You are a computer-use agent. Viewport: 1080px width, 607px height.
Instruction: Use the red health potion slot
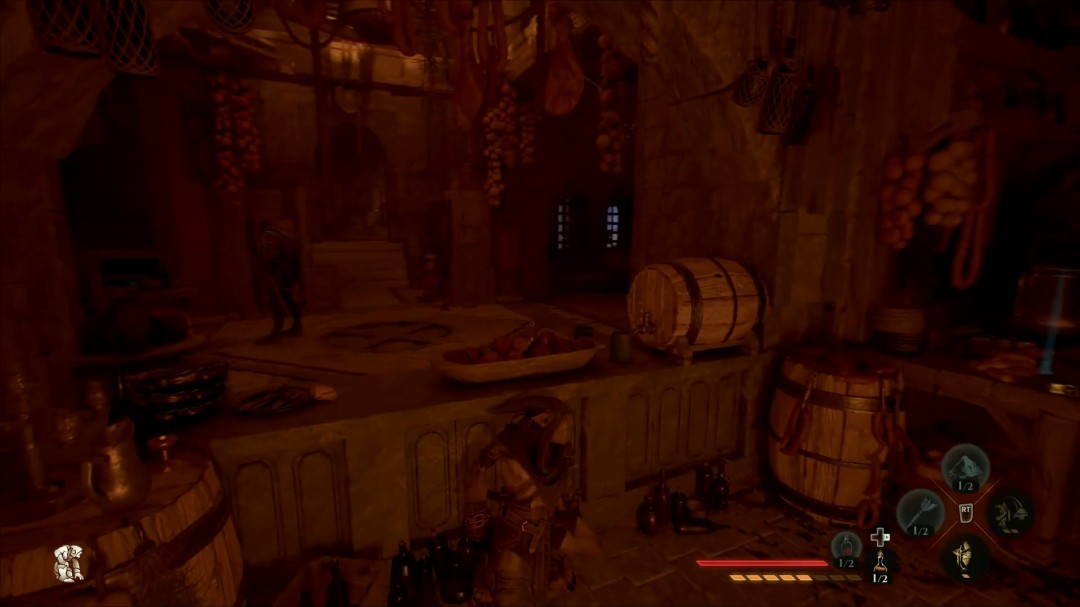[x=846, y=546]
